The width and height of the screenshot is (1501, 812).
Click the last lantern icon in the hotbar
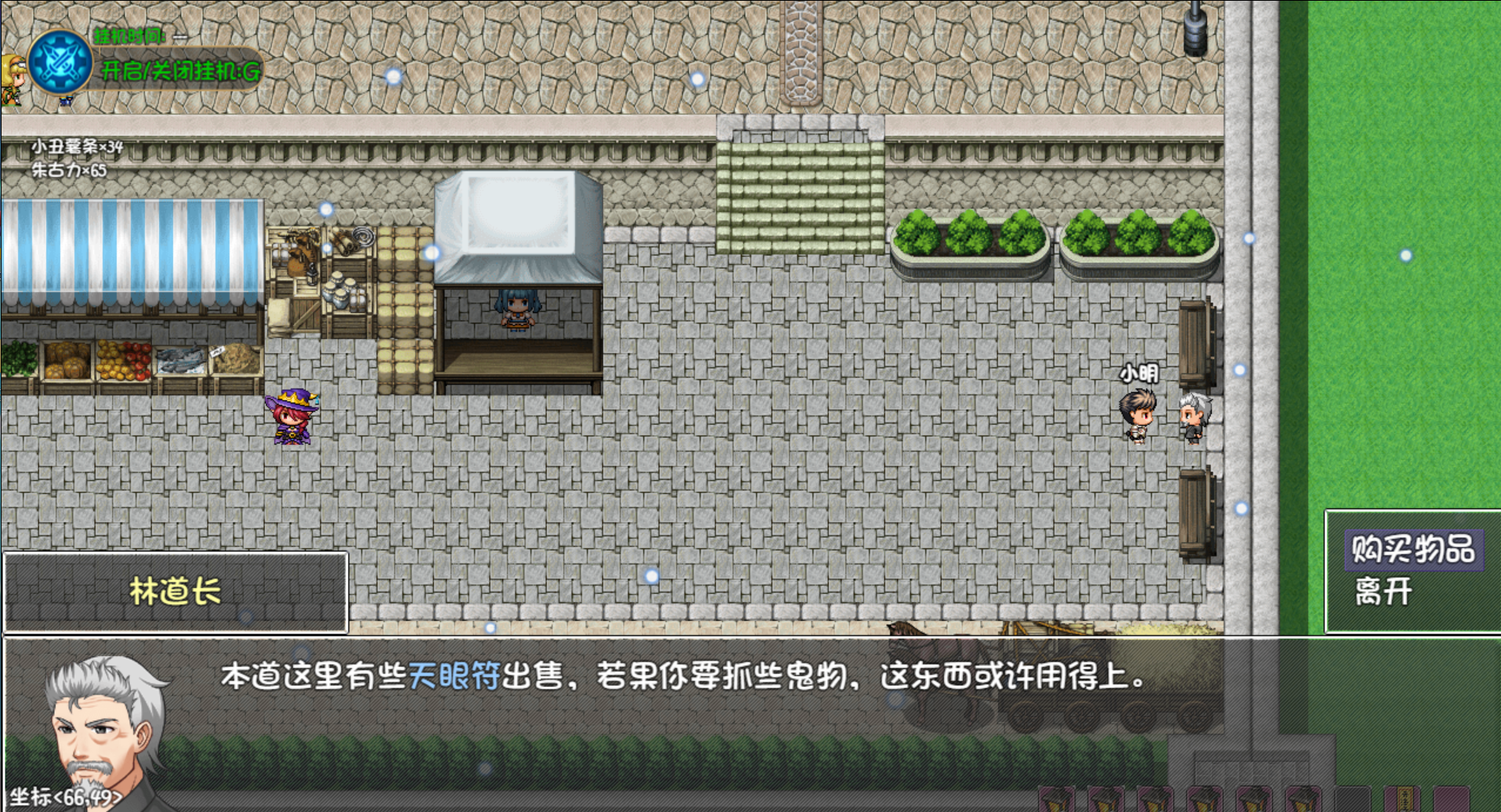coord(1303,799)
